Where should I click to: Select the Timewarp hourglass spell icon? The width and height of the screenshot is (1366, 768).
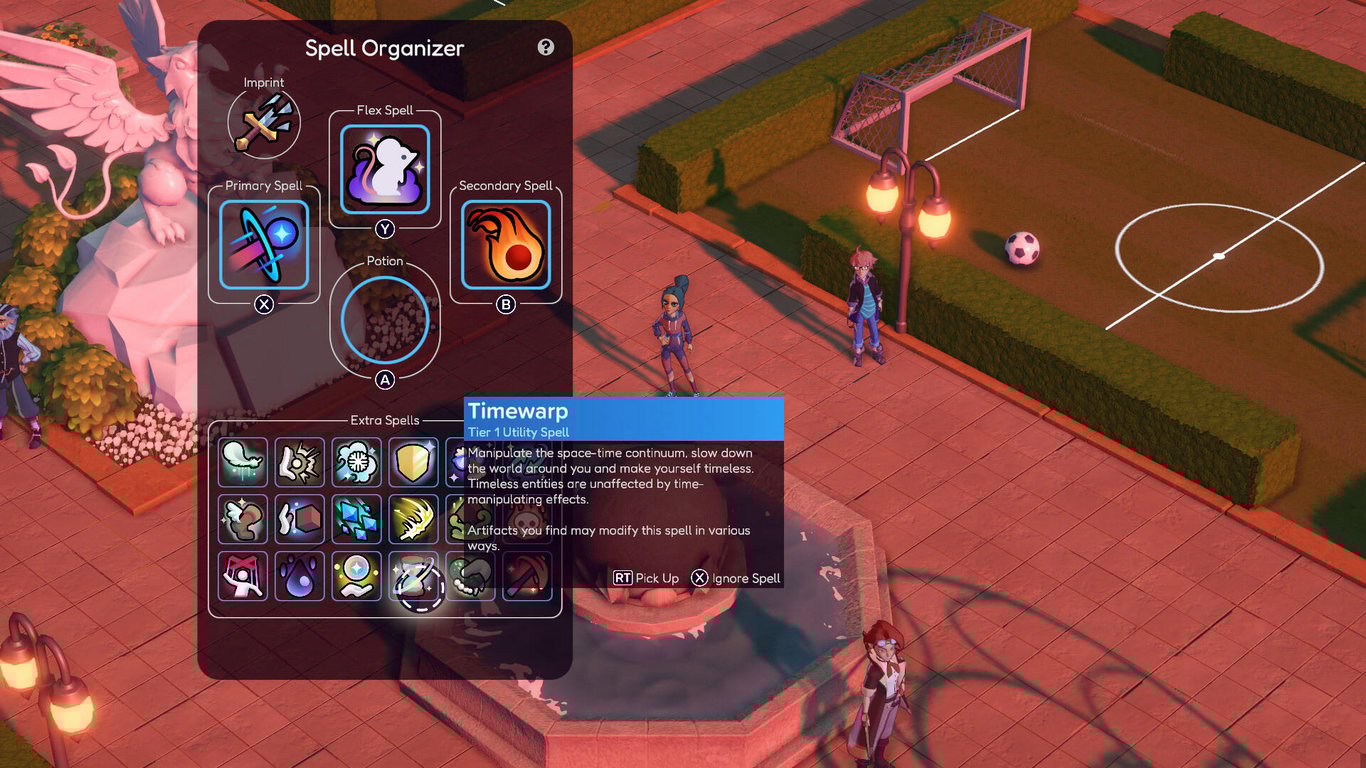[412, 576]
